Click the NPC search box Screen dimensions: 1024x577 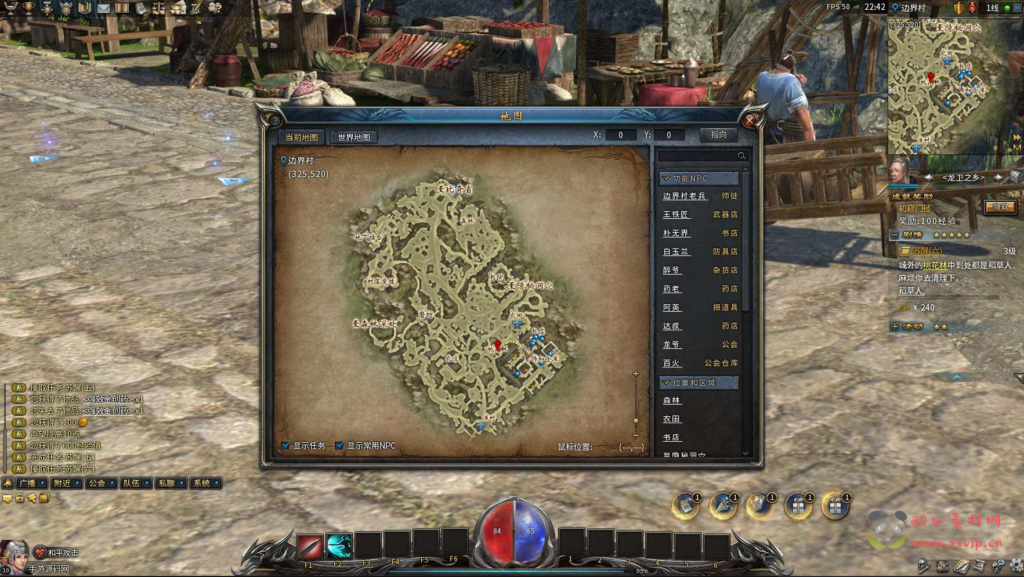701,156
